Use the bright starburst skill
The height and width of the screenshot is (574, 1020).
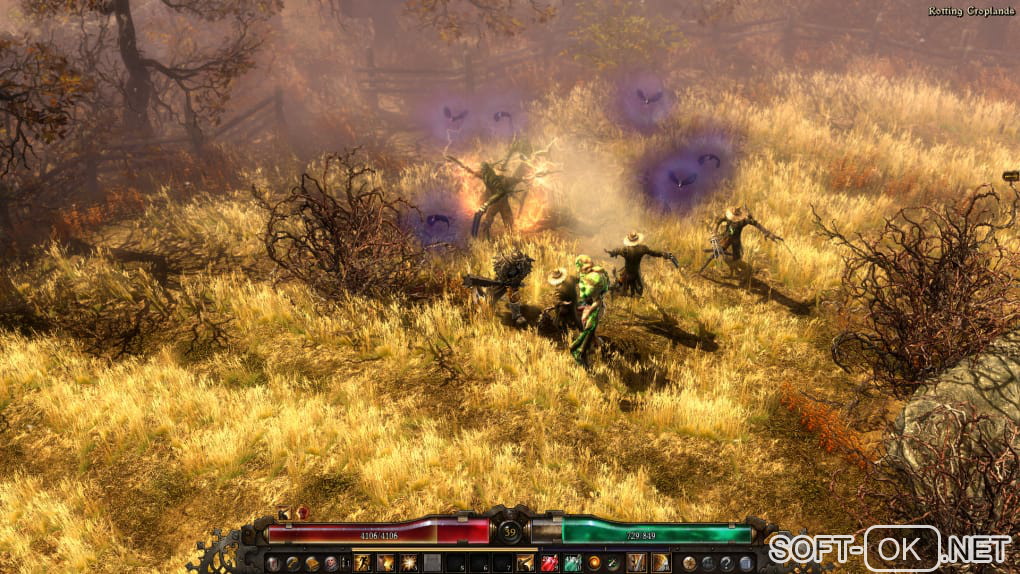pyautogui.click(x=408, y=563)
